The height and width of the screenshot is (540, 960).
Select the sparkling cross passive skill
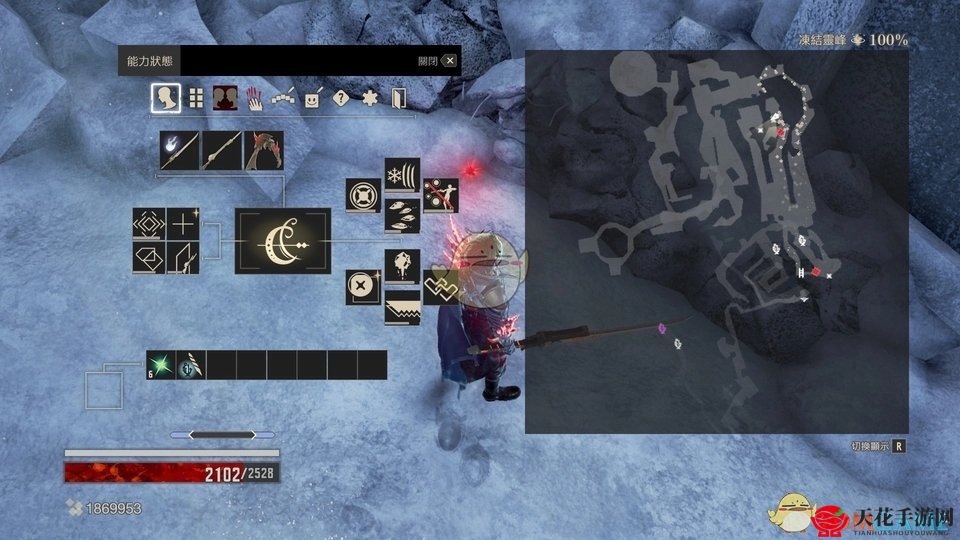(x=183, y=224)
